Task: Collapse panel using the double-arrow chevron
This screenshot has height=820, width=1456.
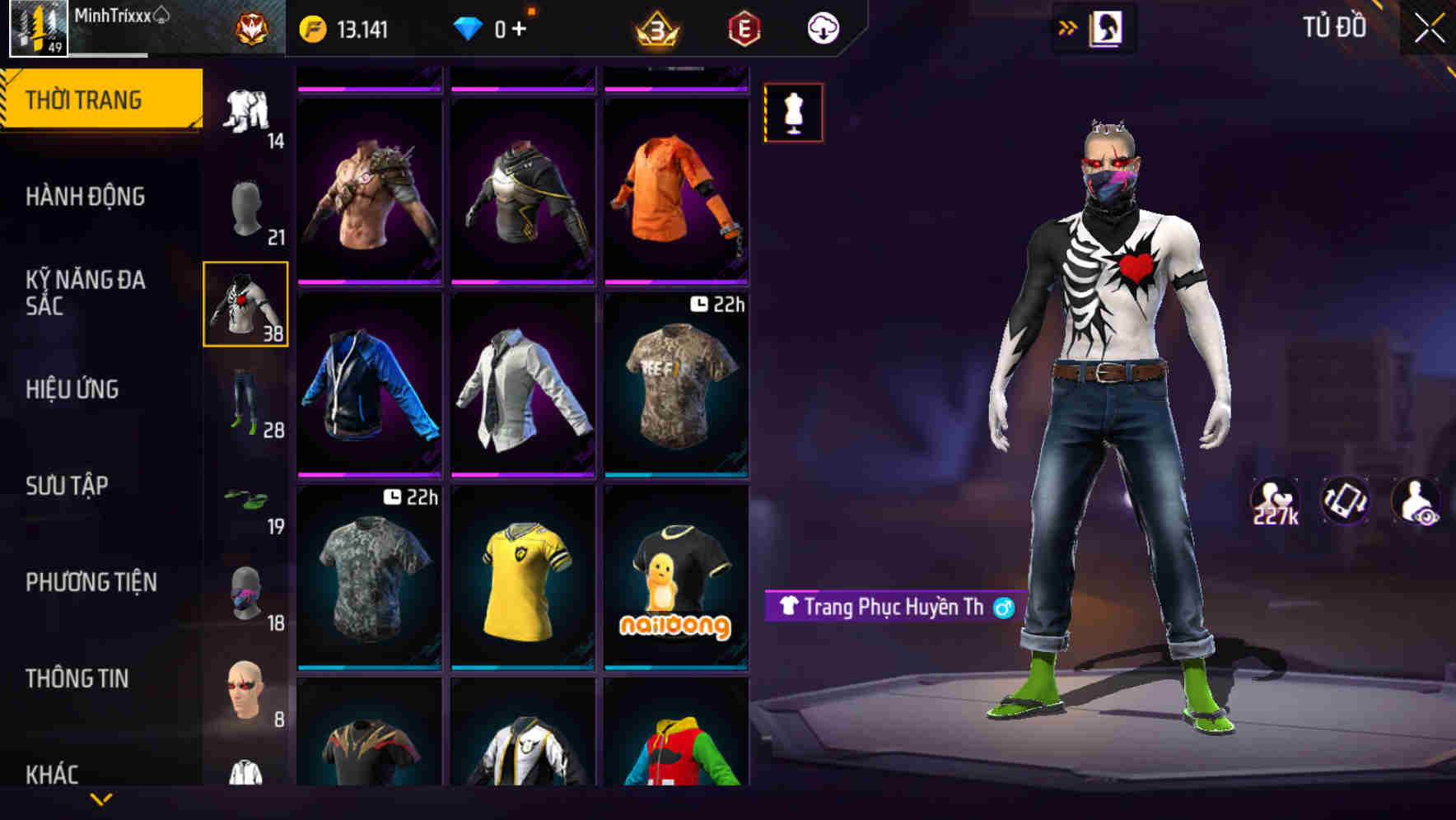Action: (1068, 26)
